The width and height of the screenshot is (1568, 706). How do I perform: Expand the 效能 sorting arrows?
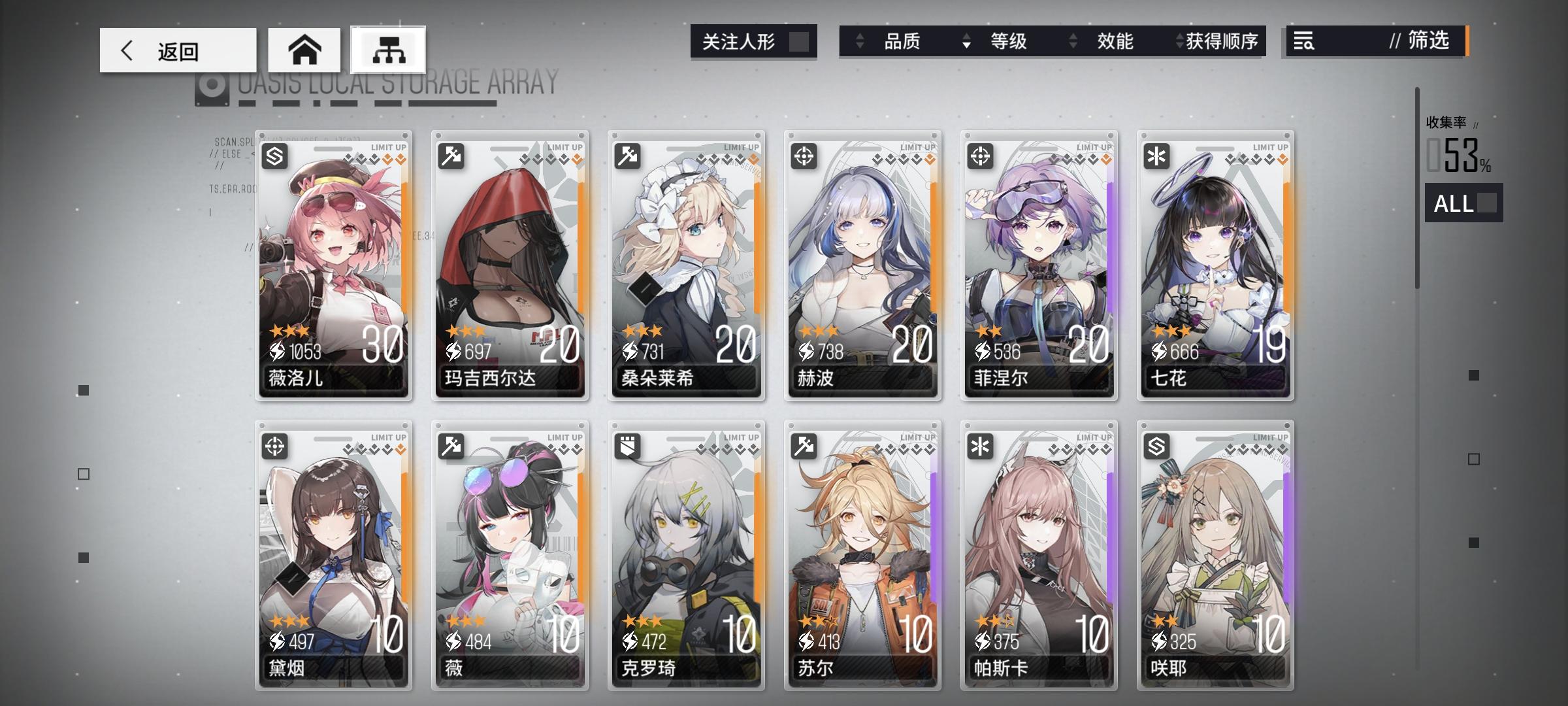1071,41
